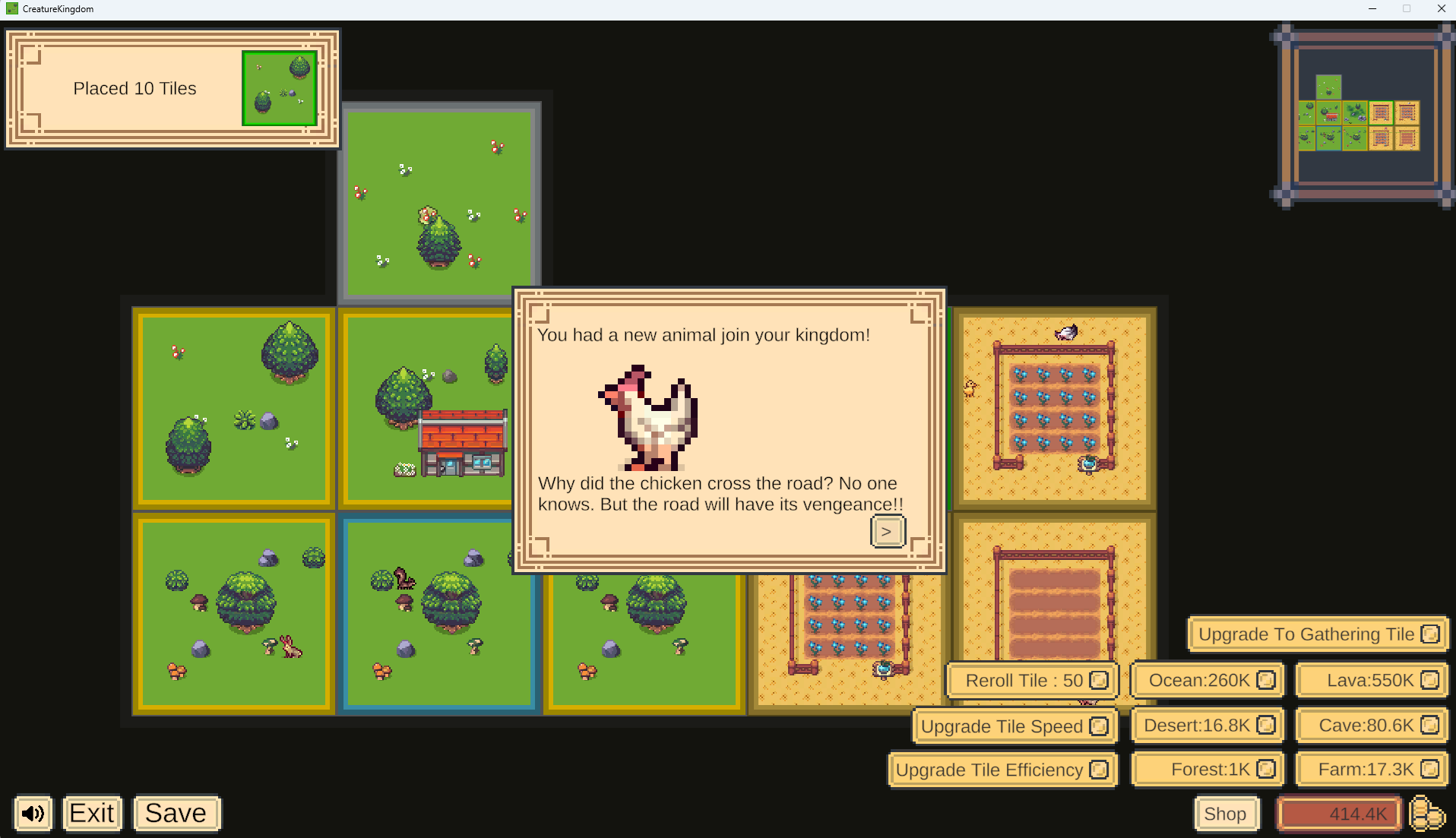The height and width of the screenshot is (838, 1456).
Task: Advance the chicken dialog with the > button
Action: 887,531
